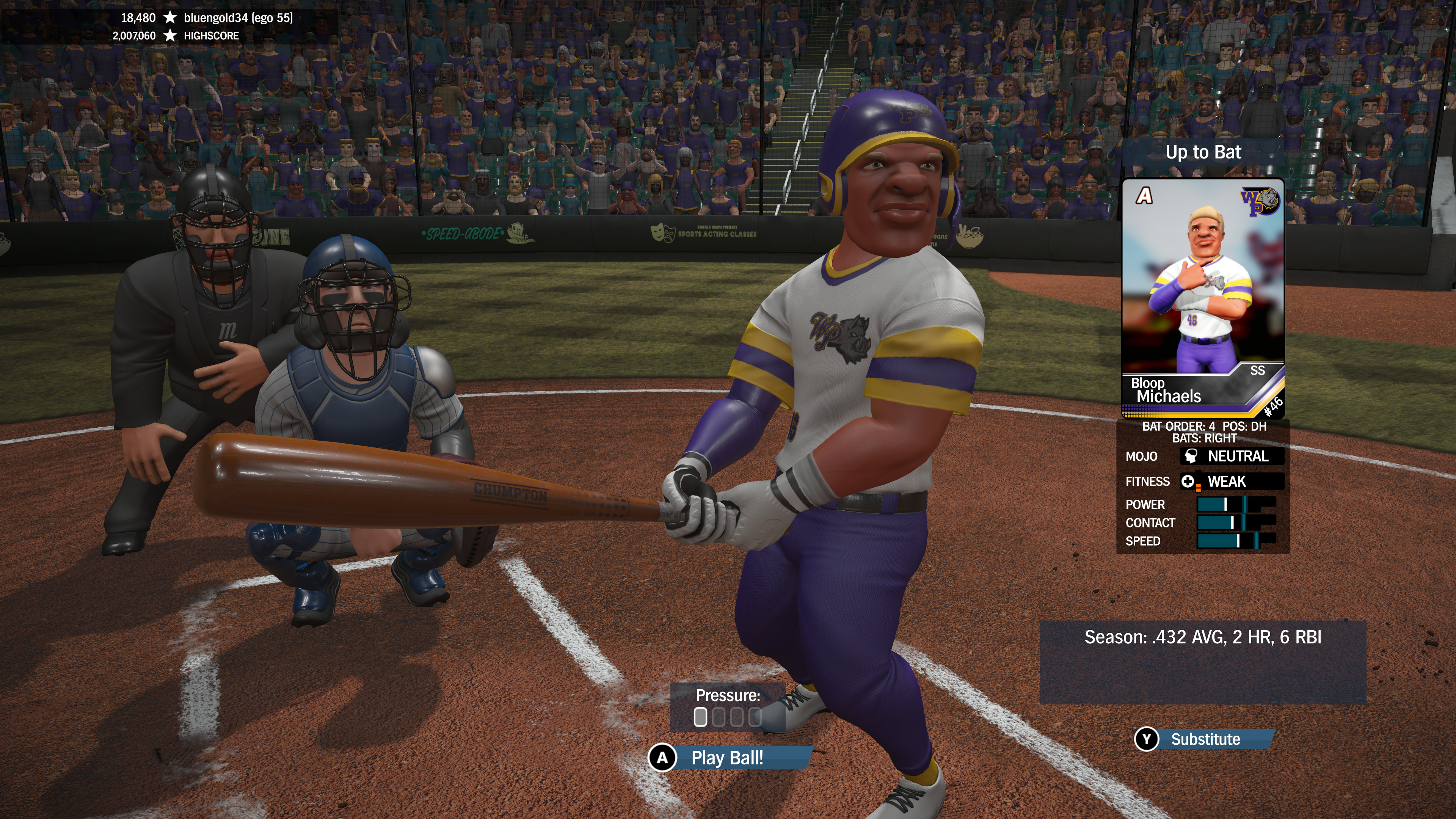The image size is (1456, 819).
Task: Select the Bloop Michaels player card
Action: point(1203,298)
